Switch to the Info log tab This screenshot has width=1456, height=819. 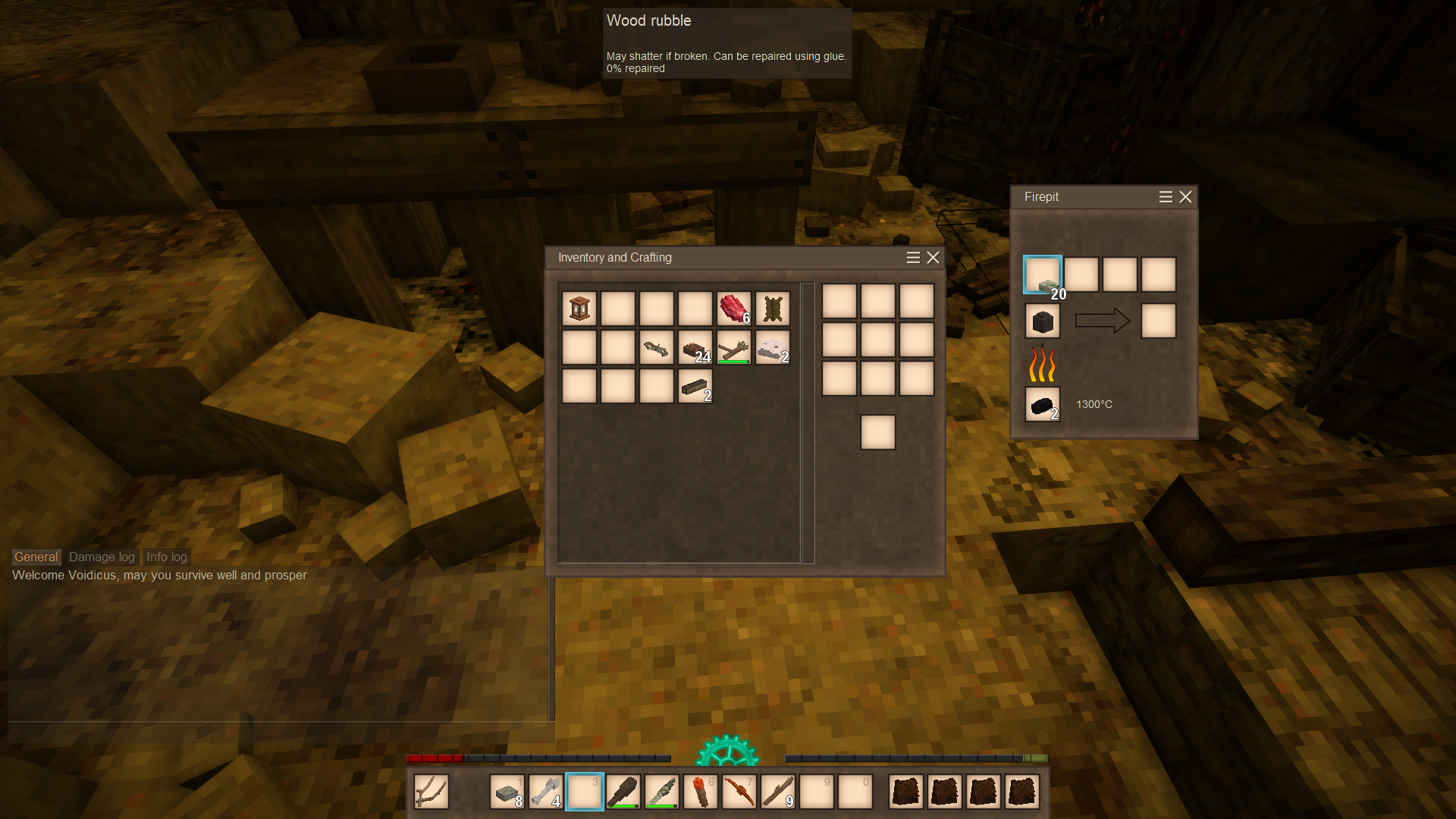pyautogui.click(x=167, y=557)
